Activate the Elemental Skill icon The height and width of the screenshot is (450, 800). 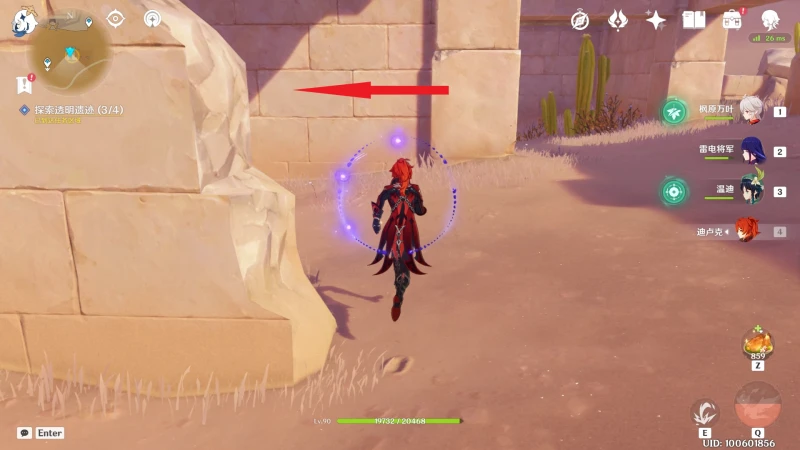point(705,412)
